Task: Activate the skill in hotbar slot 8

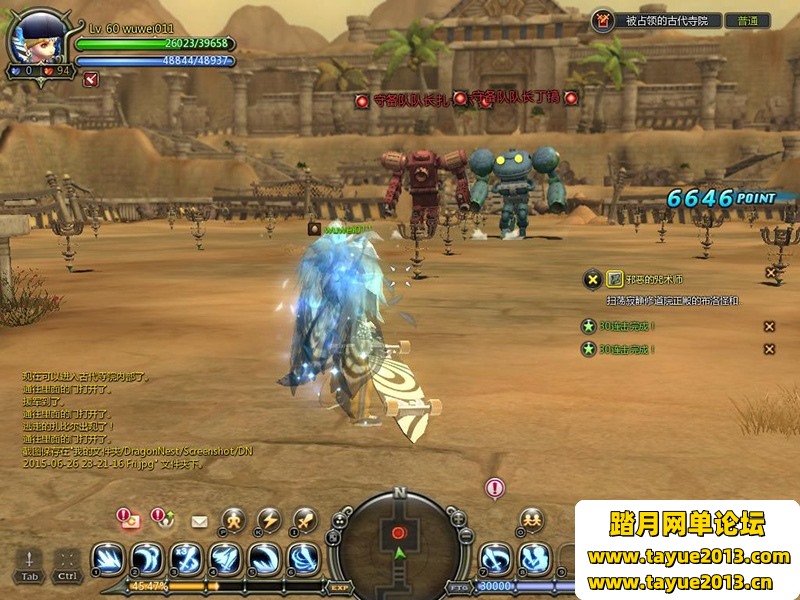Action: [534, 558]
